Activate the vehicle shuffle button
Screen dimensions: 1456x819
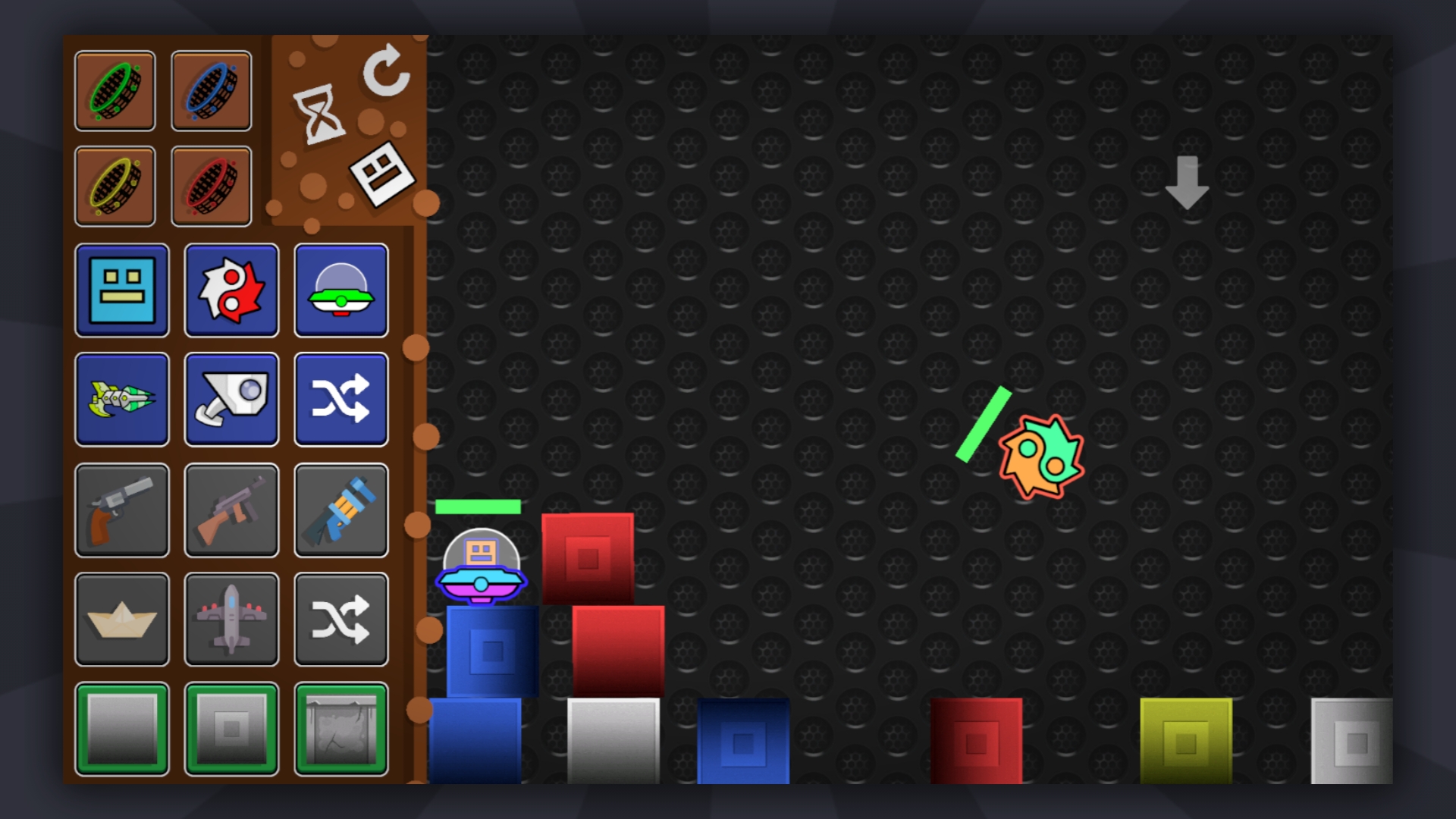[341, 620]
